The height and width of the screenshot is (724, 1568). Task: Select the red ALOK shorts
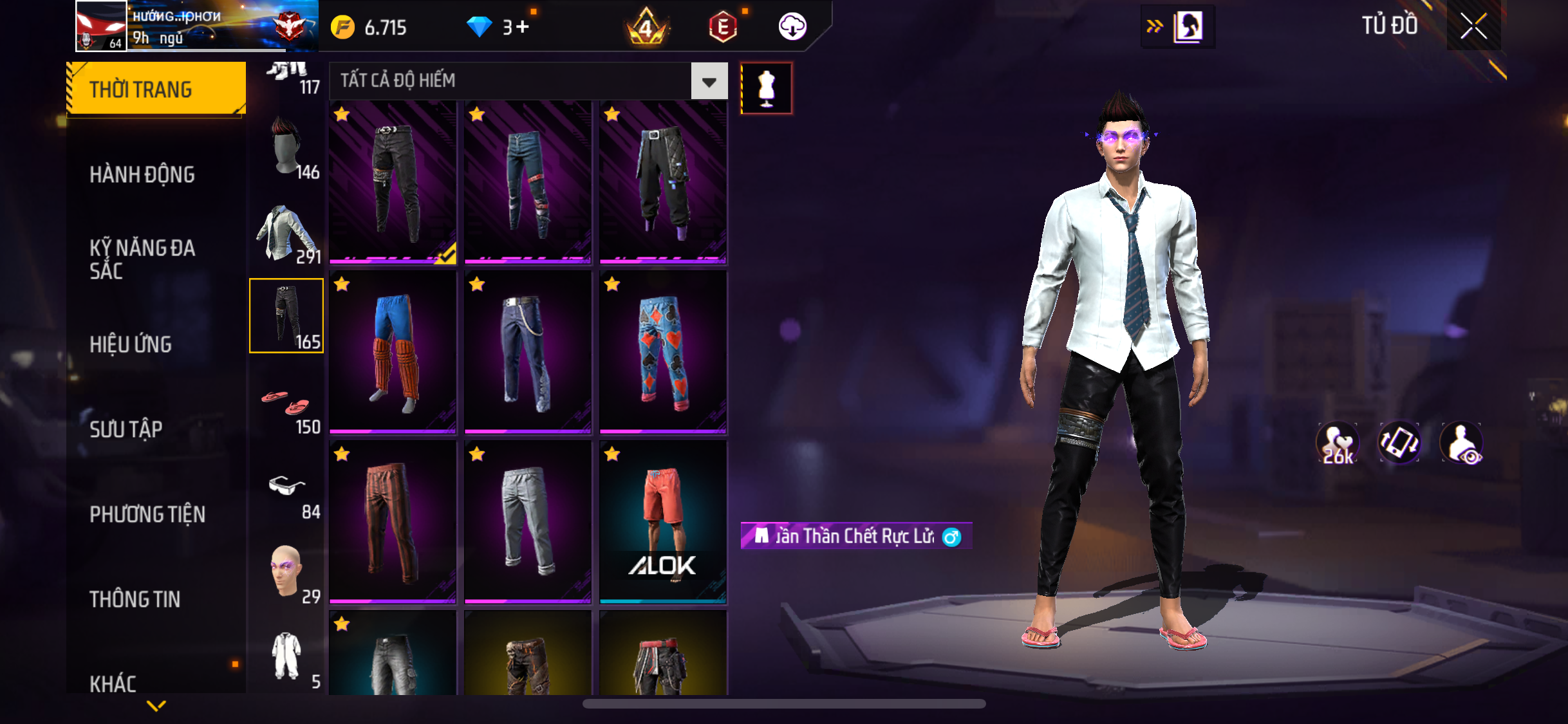pyautogui.click(x=663, y=522)
